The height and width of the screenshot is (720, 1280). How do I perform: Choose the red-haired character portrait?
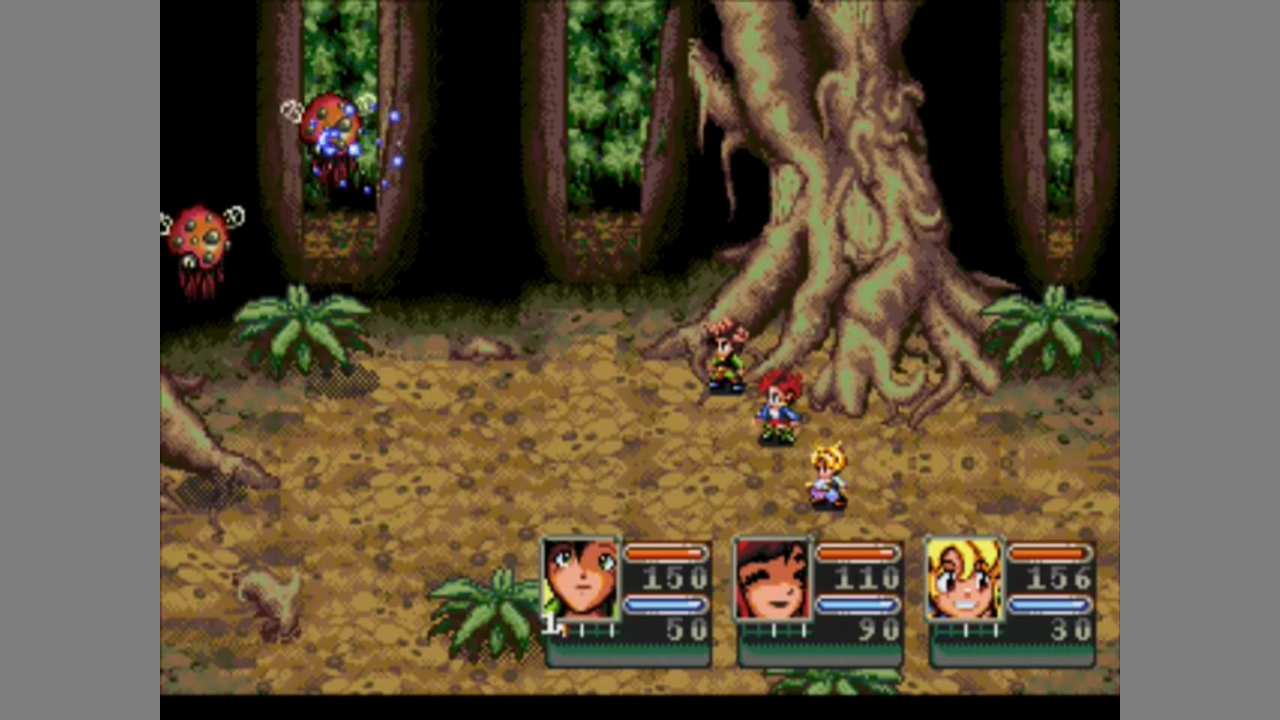click(772, 580)
